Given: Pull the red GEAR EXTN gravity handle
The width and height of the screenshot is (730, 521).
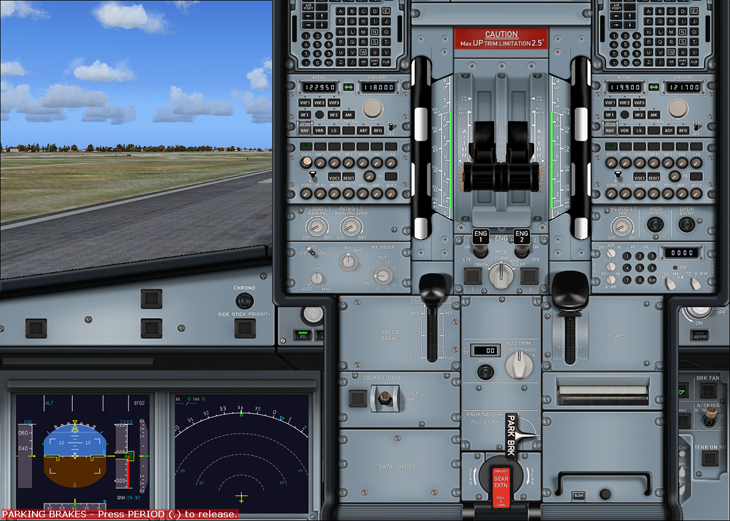Looking at the screenshot, I should tap(500, 483).
